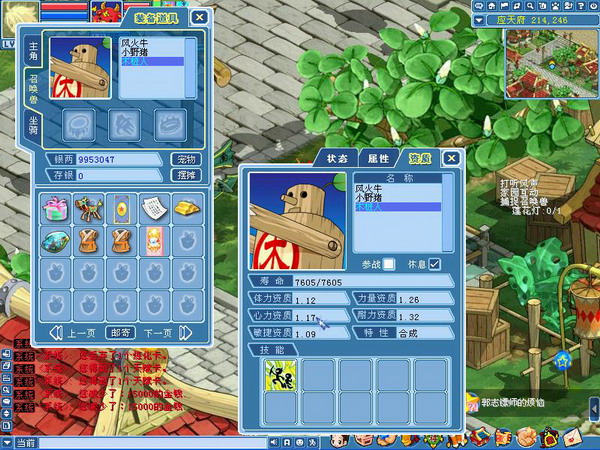This screenshot has width=600, height=450.
Task: Open the 属性 attributes tab
Action: pos(378,158)
